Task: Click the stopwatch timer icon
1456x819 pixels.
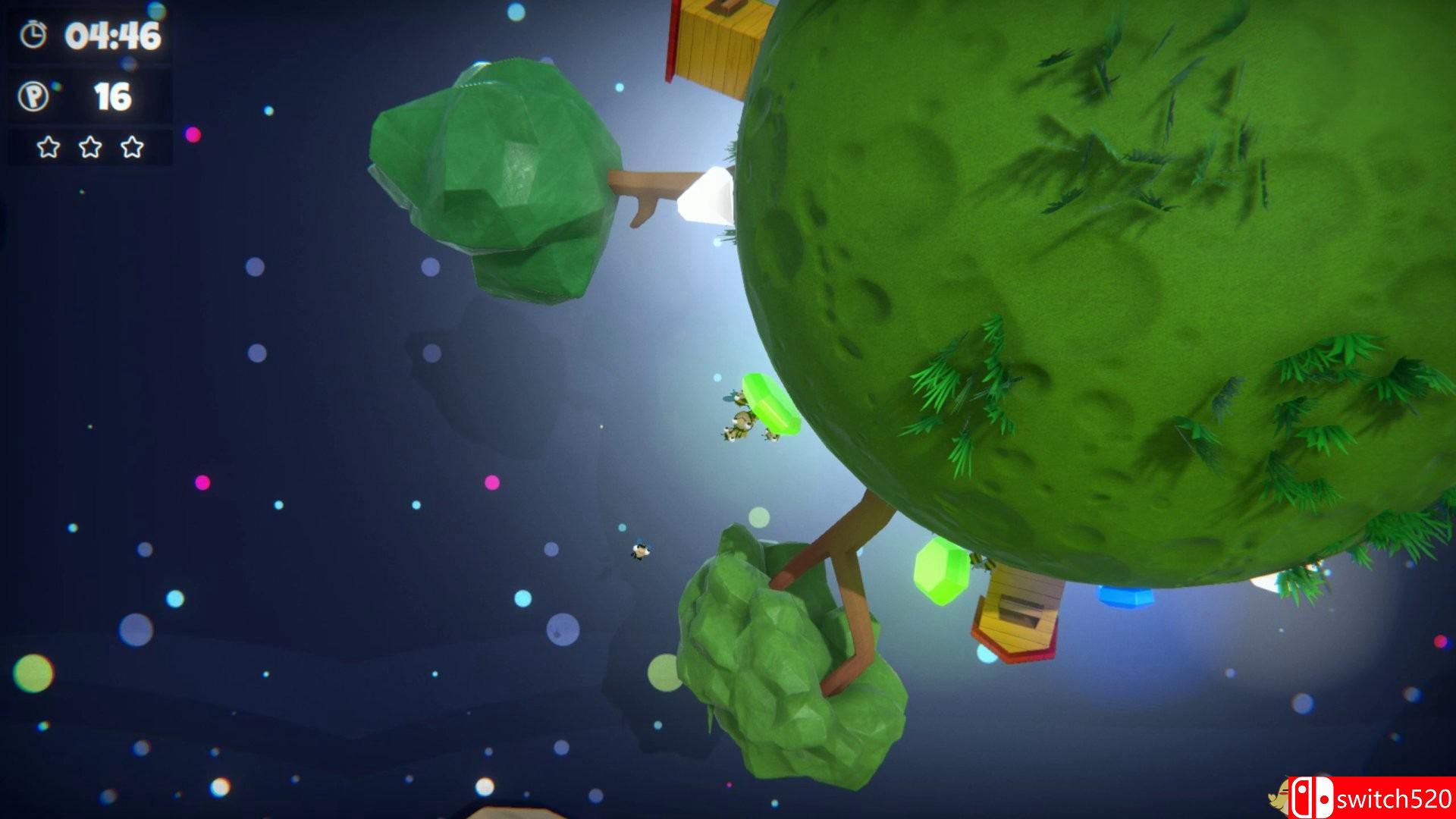Action: point(32,33)
